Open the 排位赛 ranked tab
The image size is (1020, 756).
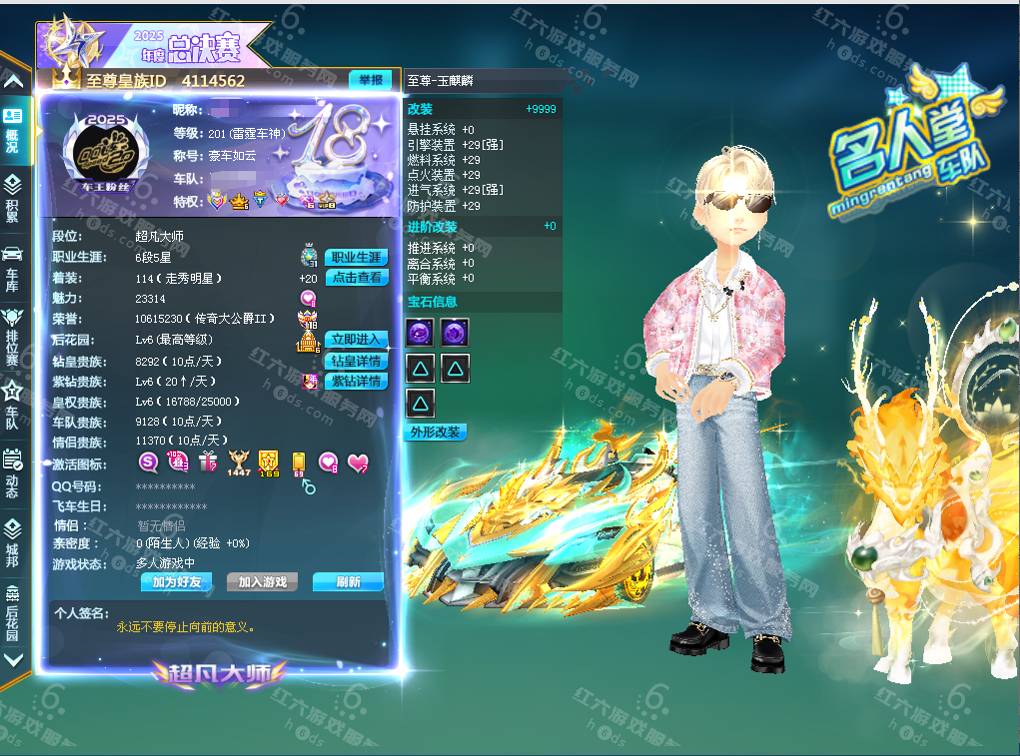coord(12,330)
